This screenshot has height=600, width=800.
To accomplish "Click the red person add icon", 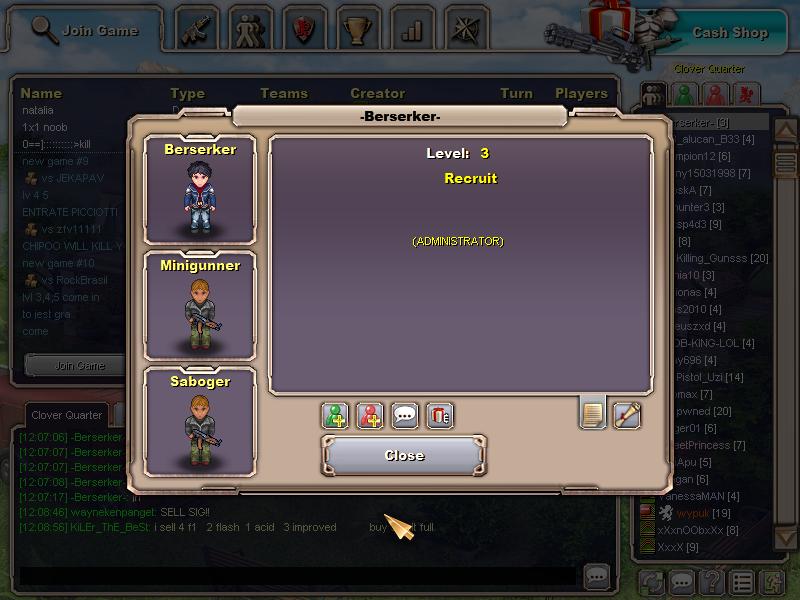I will (x=371, y=415).
